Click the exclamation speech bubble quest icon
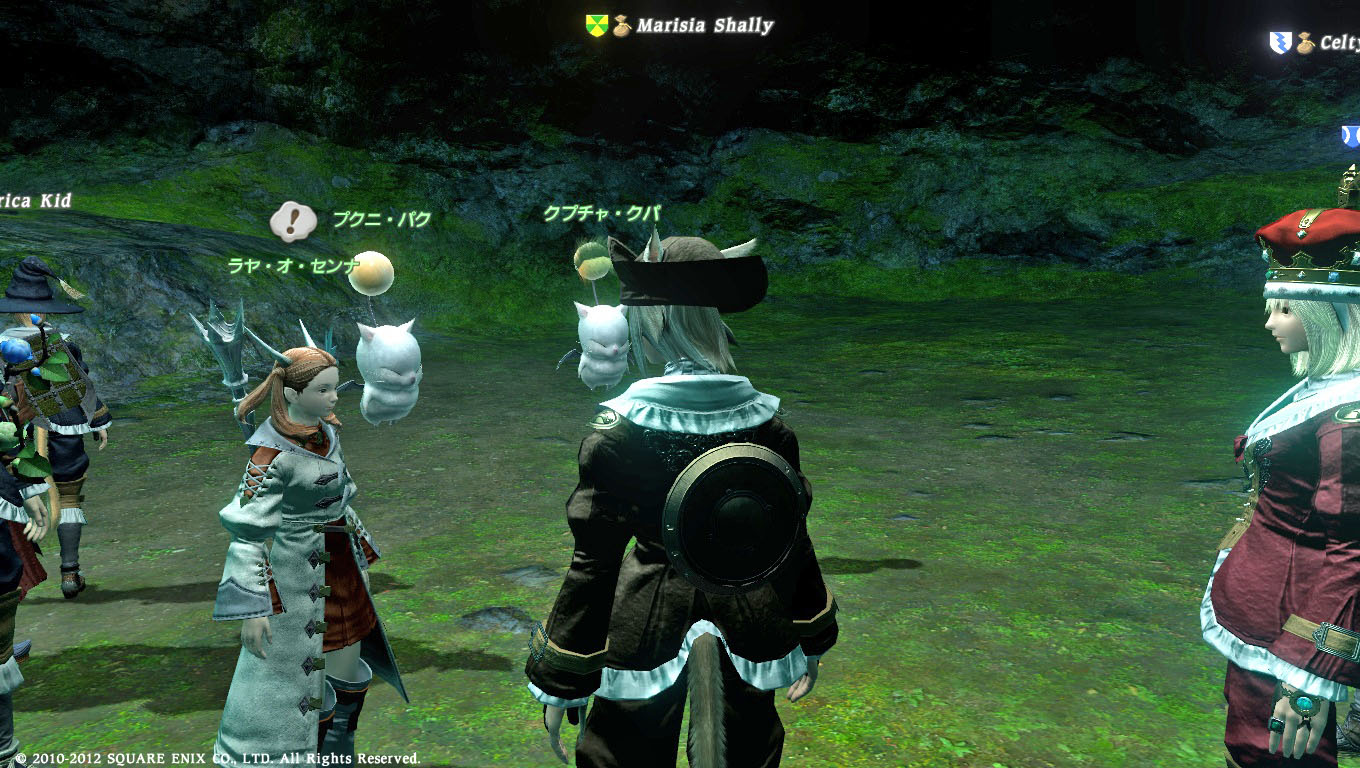Image resolution: width=1360 pixels, height=768 pixels. click(292, 221)
